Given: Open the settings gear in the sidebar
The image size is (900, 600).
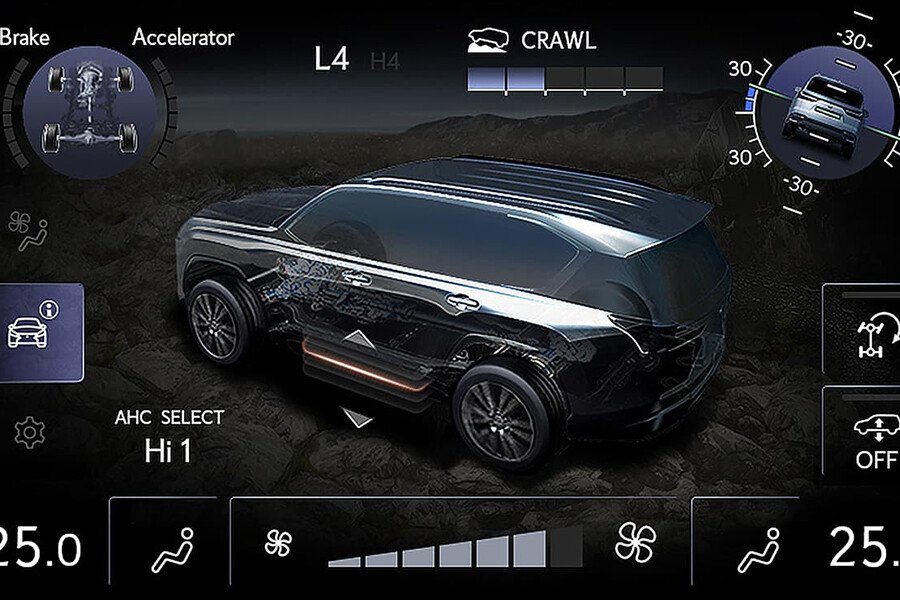Looking at the screenshot, I should point(30,432).
